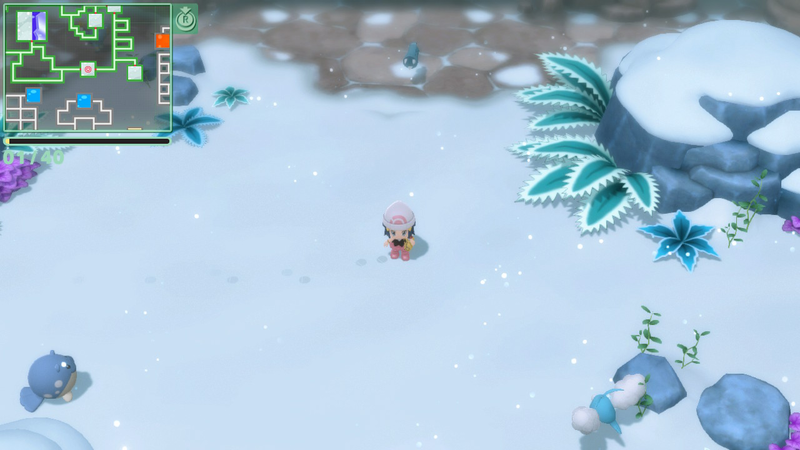Click the red player position marker on minimap
Screen dimensions: 800x450
click(x=88, y=69)
